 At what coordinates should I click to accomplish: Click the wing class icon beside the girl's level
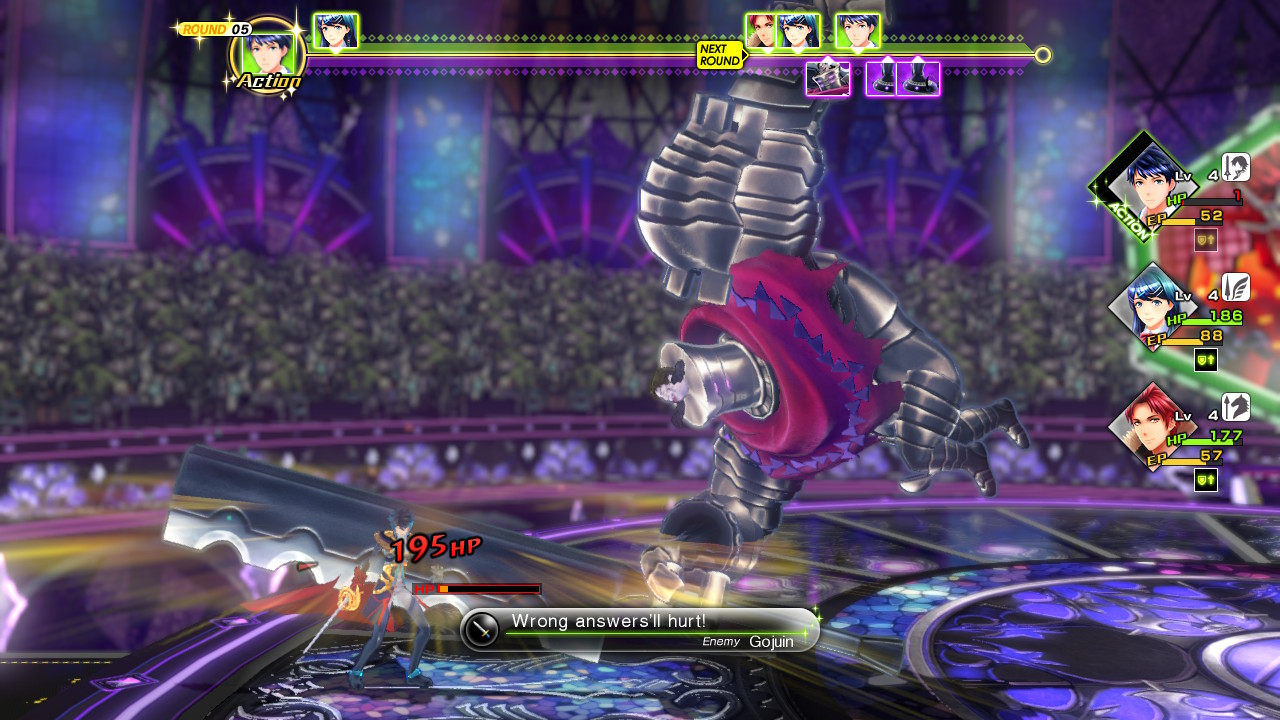[1236, 287]
